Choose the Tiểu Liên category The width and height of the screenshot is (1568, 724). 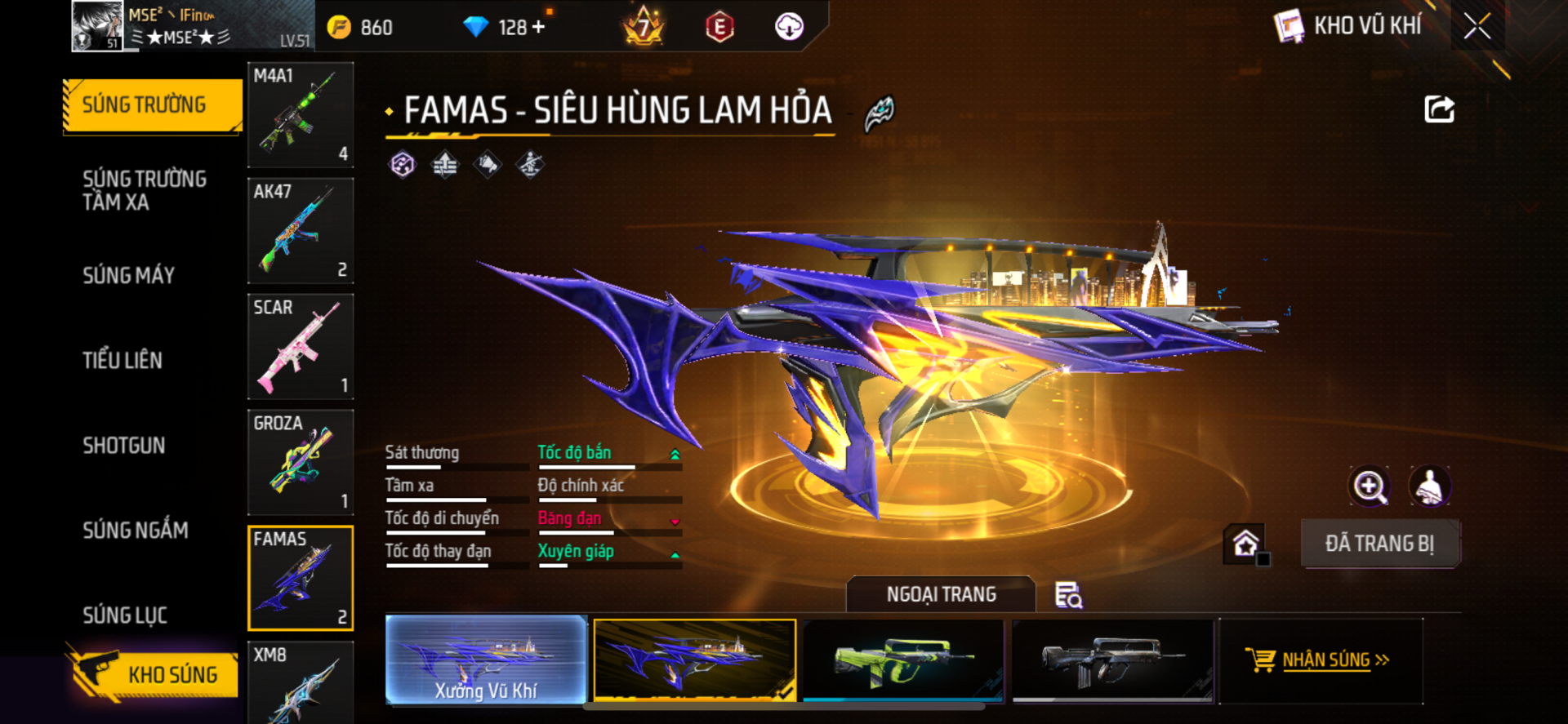[x=122, y=360]
